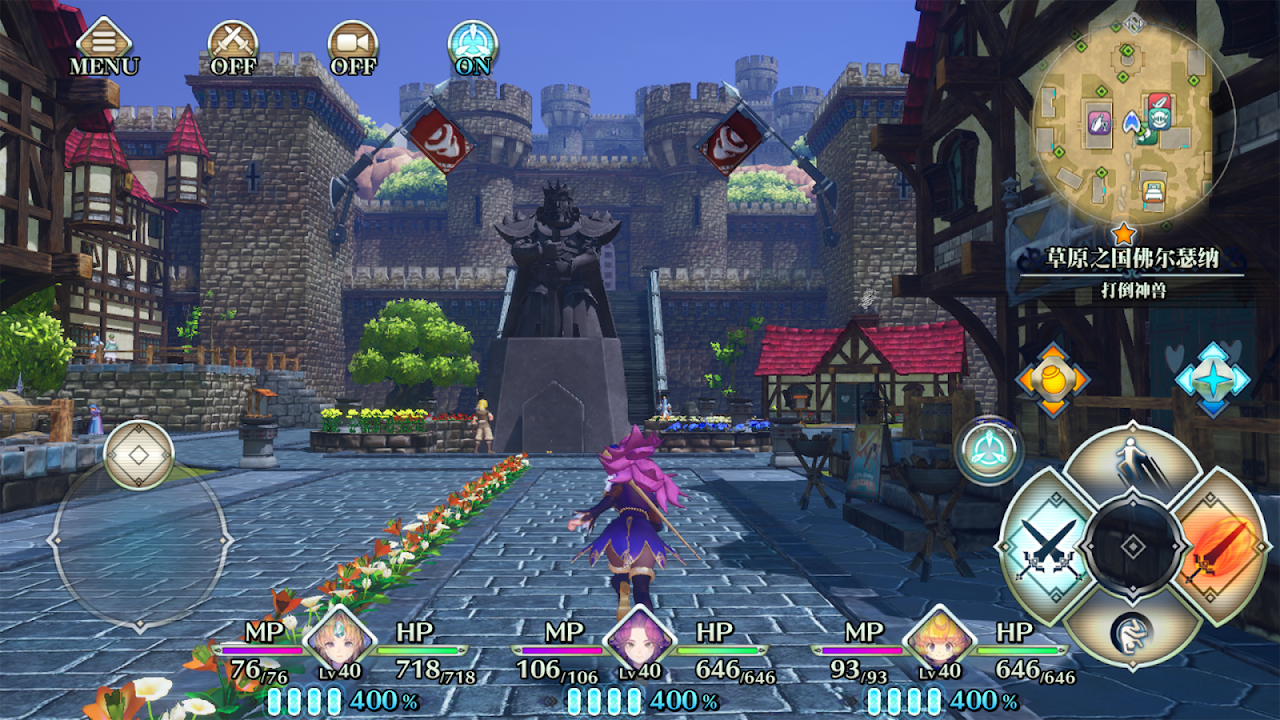Select the curly blonde character portrait
Viewport: 1280px width, 720px height.
point(937,641)
